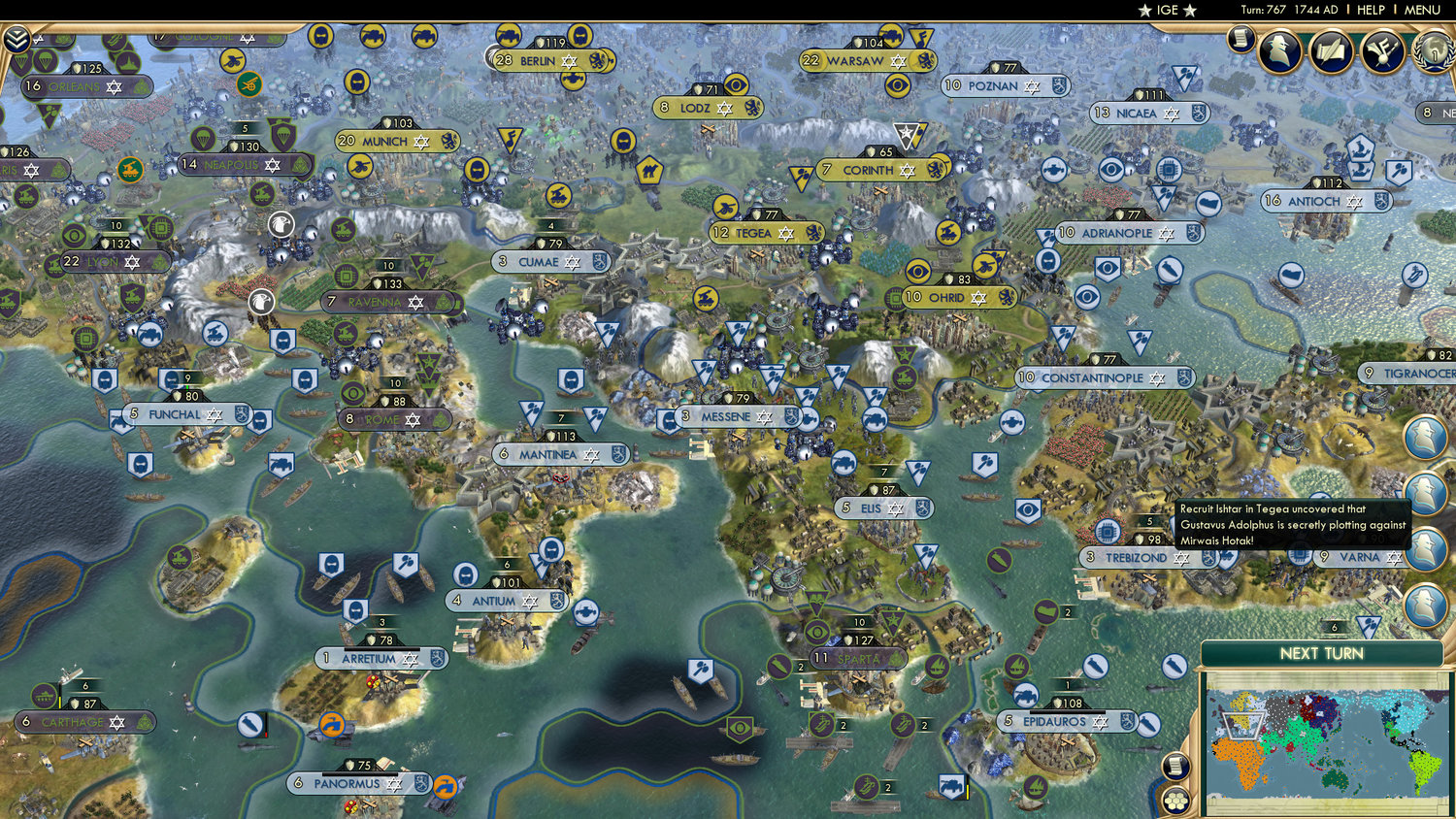Click a blue spy notification icon on right edge
This screenshot has width=1456, height=819.
[1423, 439]
